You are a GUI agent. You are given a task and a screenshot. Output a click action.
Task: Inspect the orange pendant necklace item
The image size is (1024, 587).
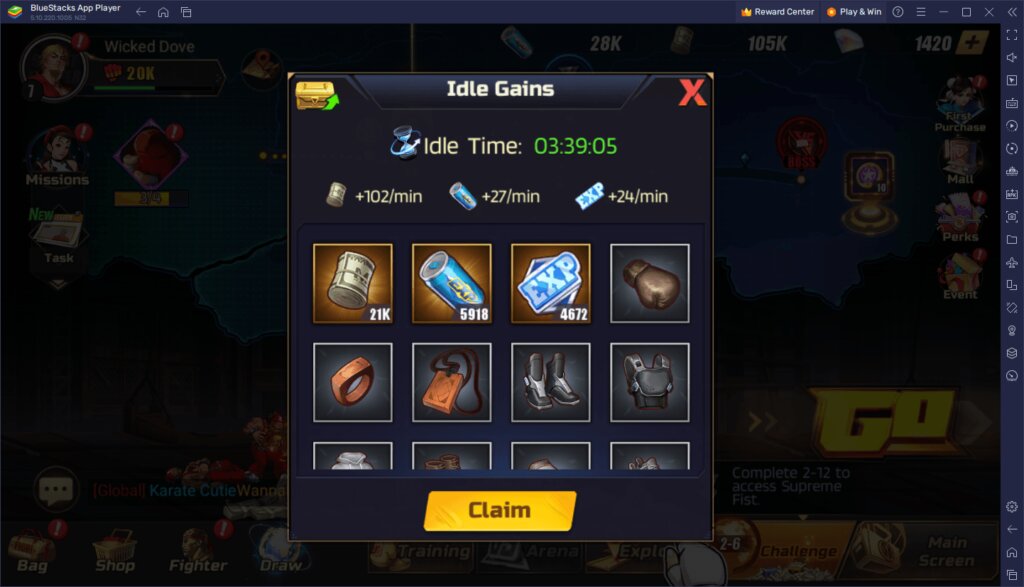[451, 382]
